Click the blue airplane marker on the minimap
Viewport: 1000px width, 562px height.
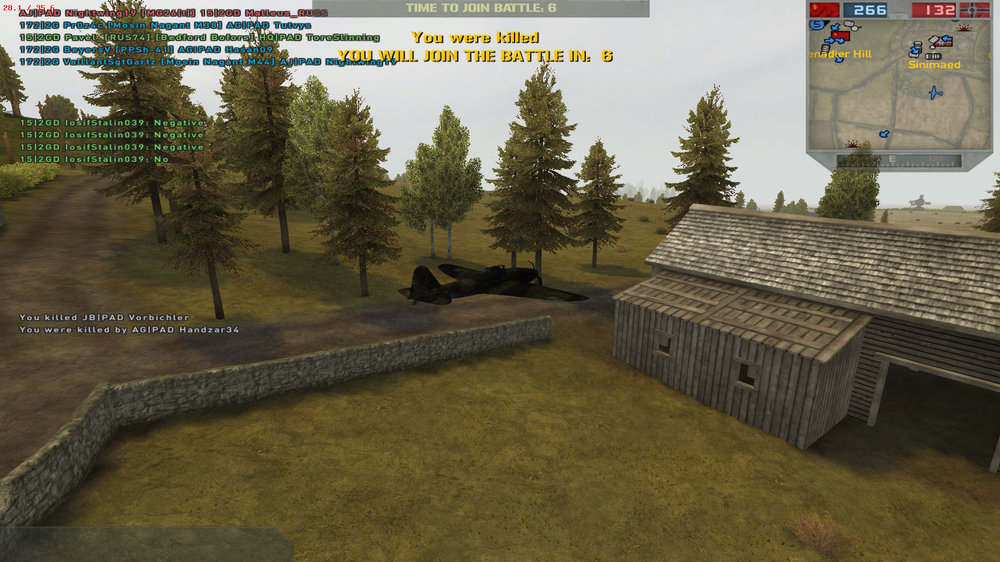tap(935, 93)
